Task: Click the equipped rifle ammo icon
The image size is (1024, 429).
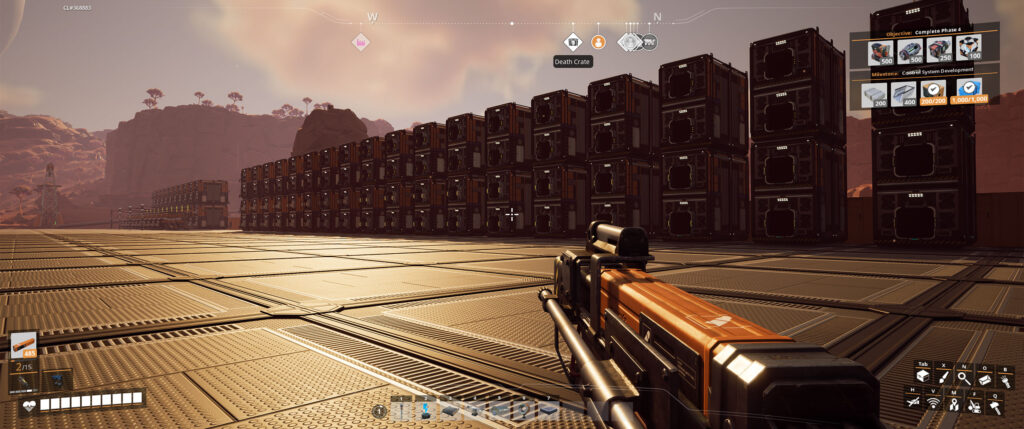Action: (23, 344)
